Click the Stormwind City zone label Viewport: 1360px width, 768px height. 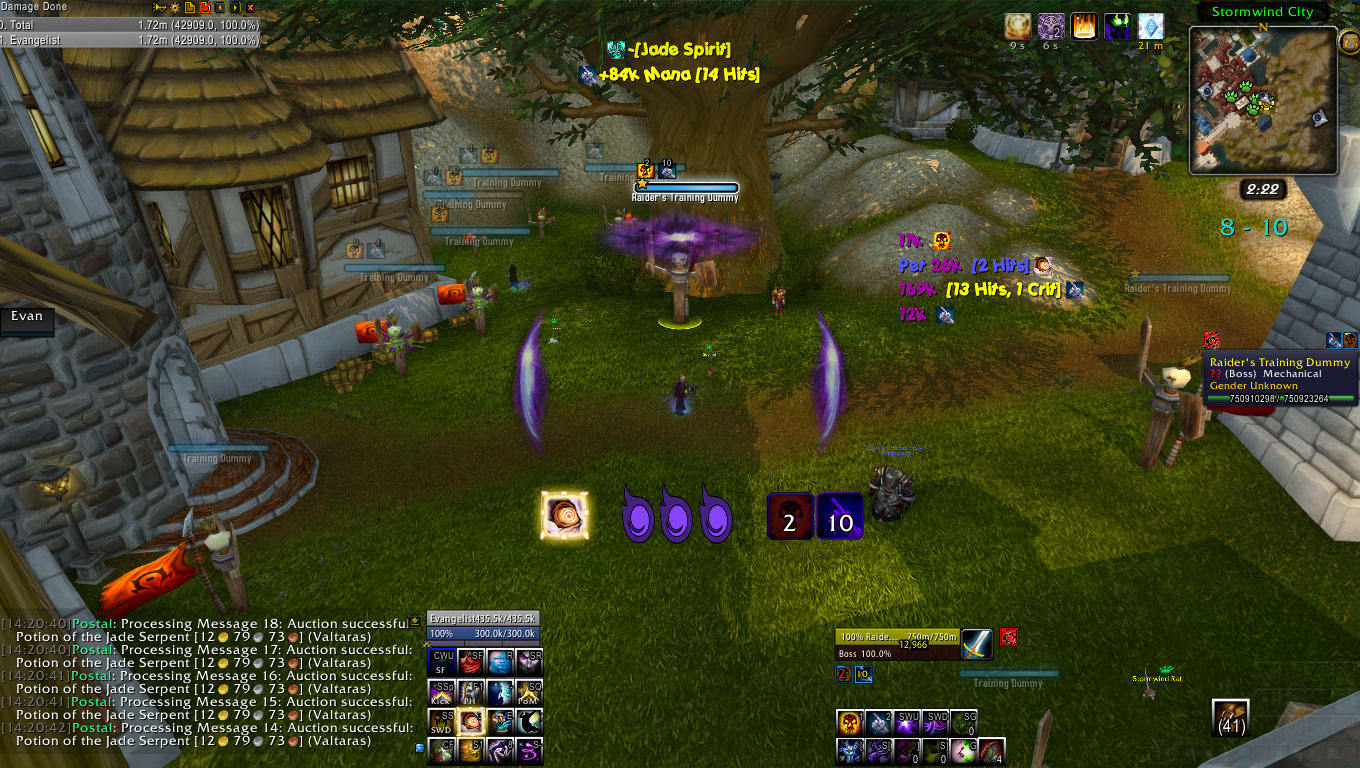point(1261,12)
